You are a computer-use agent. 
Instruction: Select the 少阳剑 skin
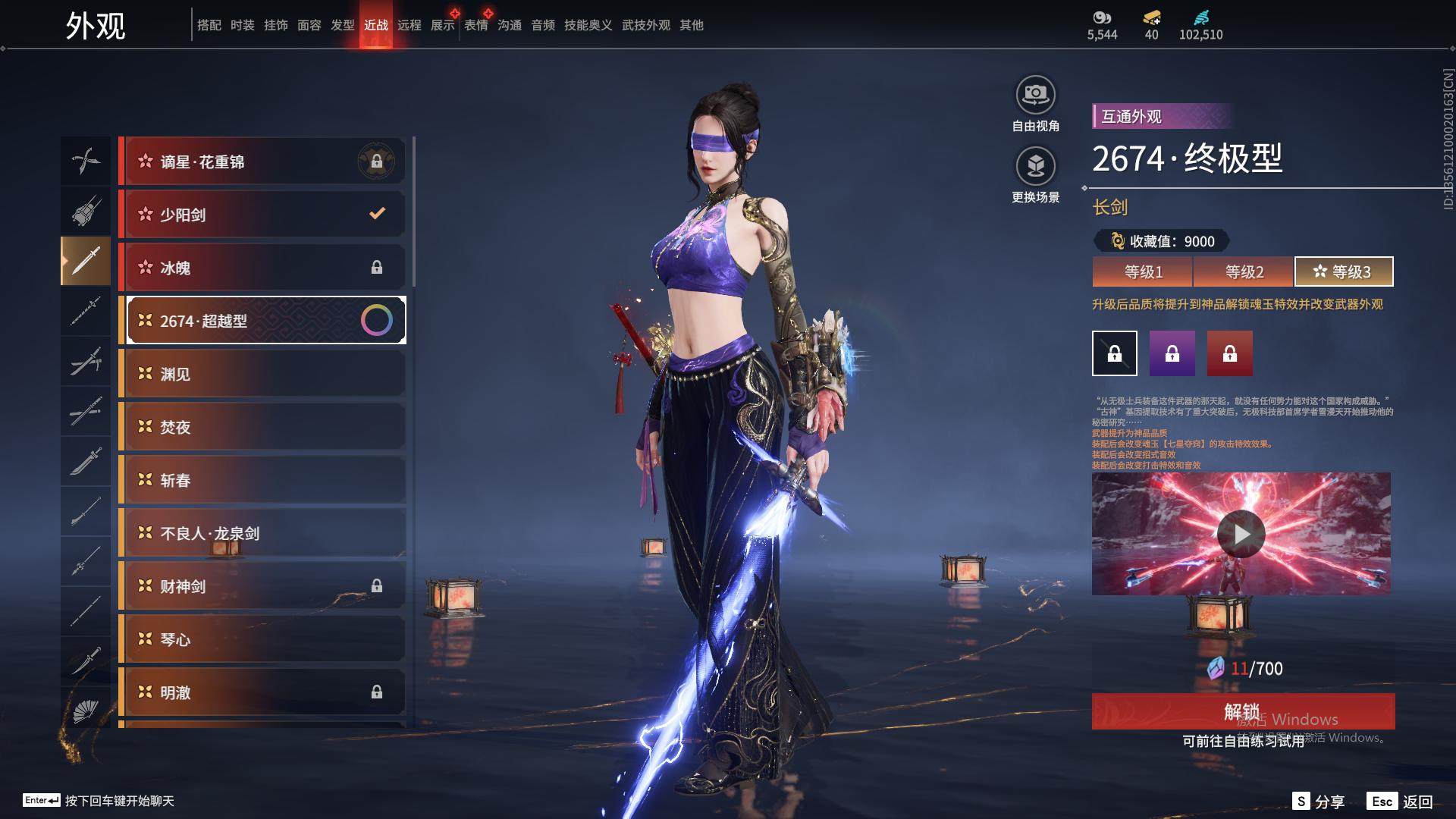(262, 215)
